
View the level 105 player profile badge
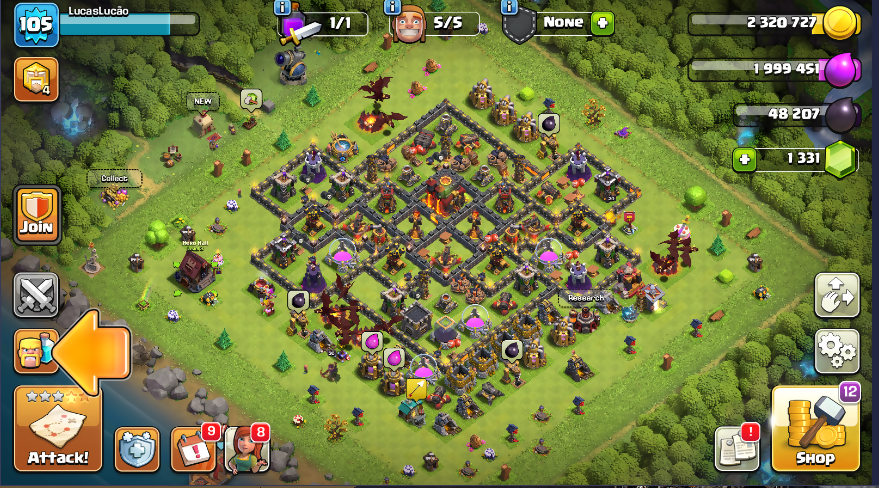point(36,24)
